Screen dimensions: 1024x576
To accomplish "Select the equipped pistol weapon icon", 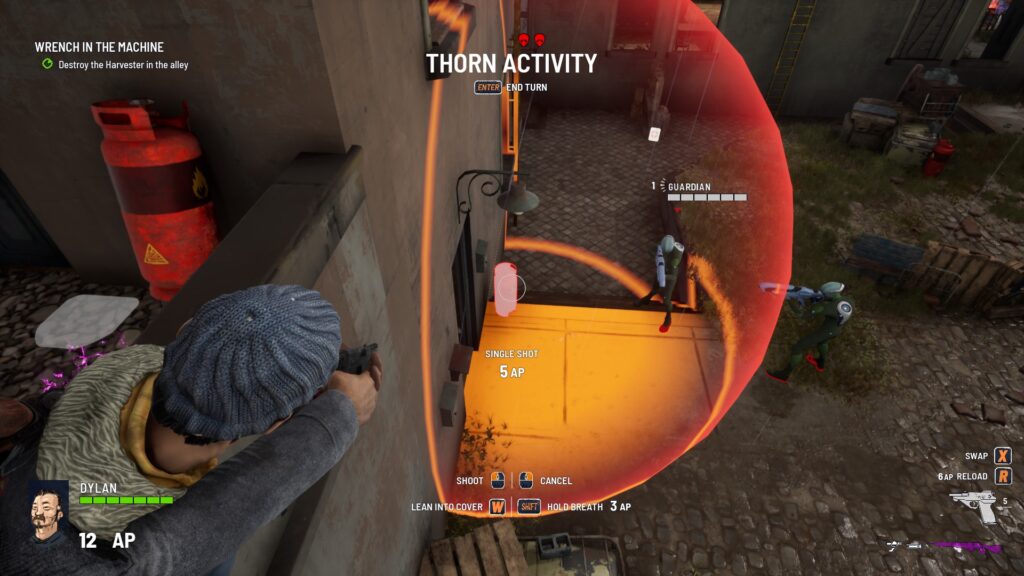I will click(972, 505).
